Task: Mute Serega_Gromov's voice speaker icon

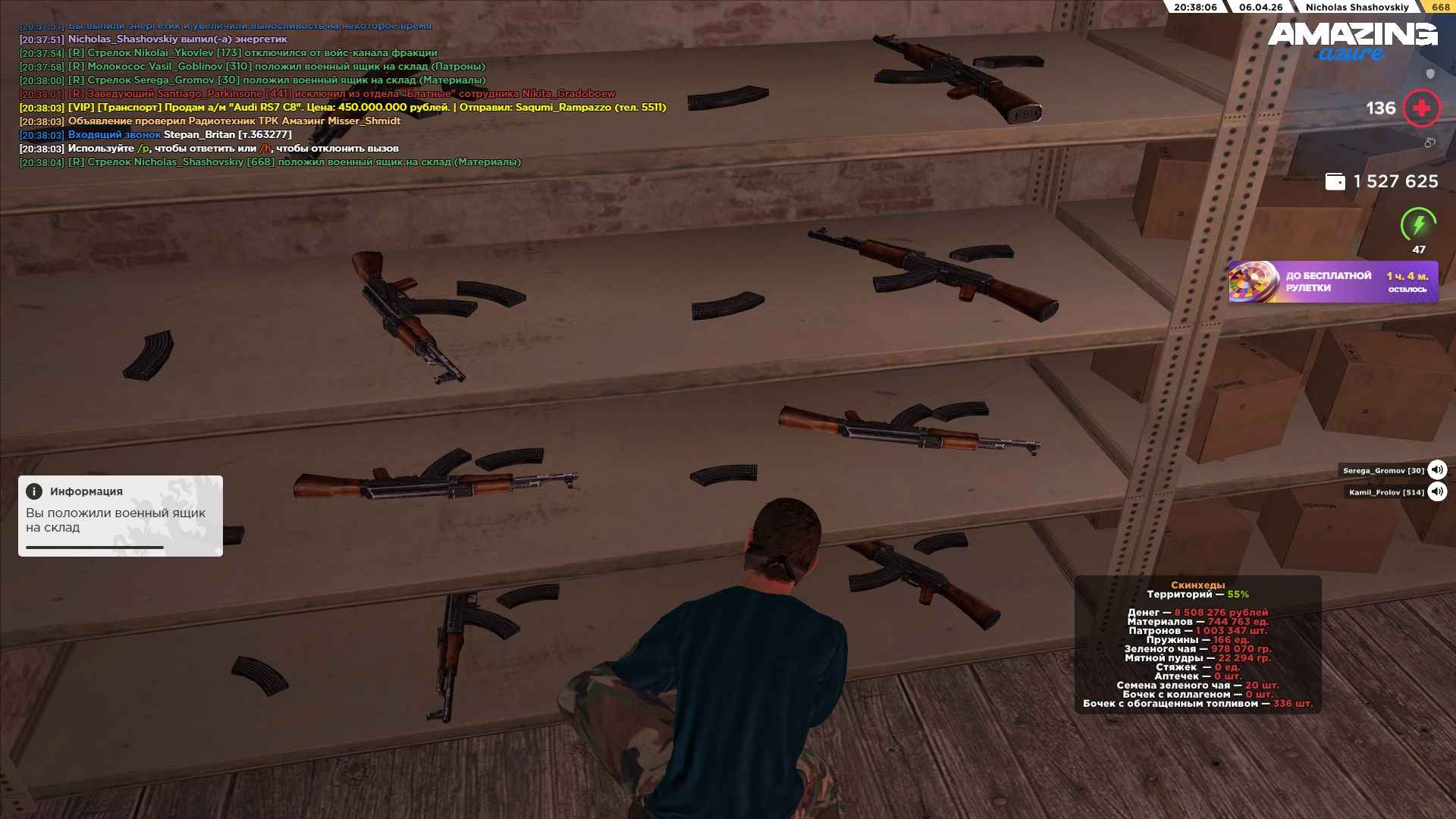Action: (x=1436, y=470)
